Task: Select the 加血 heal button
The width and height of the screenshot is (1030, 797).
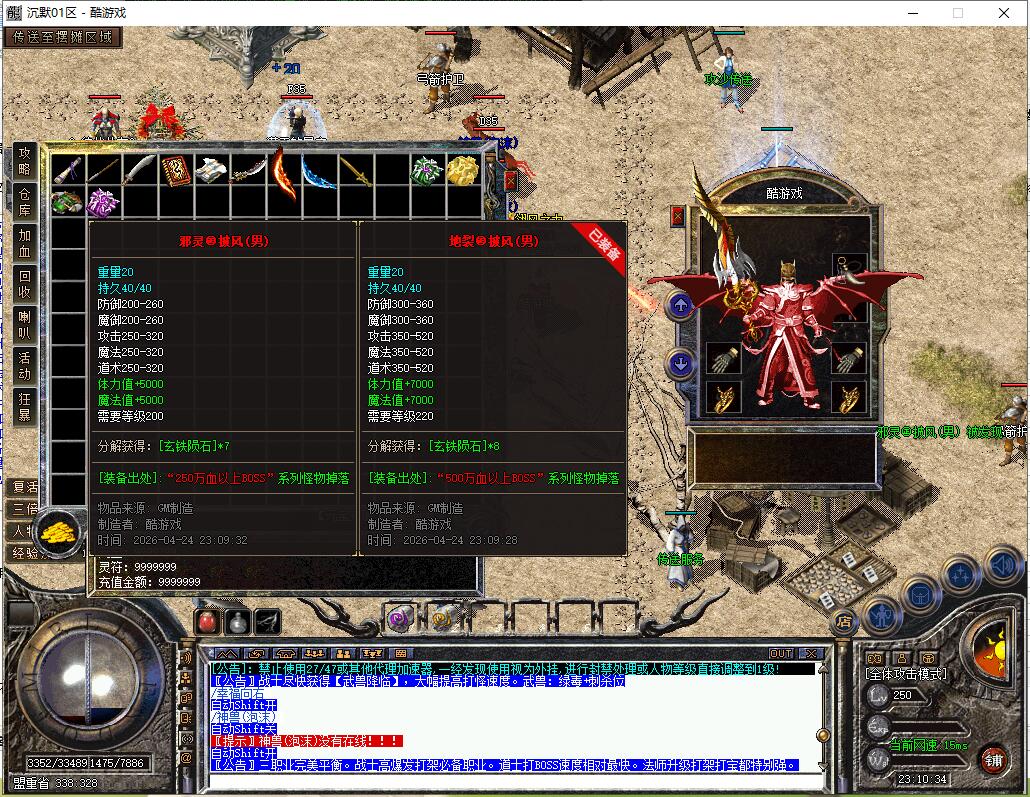Action: pyautogui.click(x=25, y=243)
